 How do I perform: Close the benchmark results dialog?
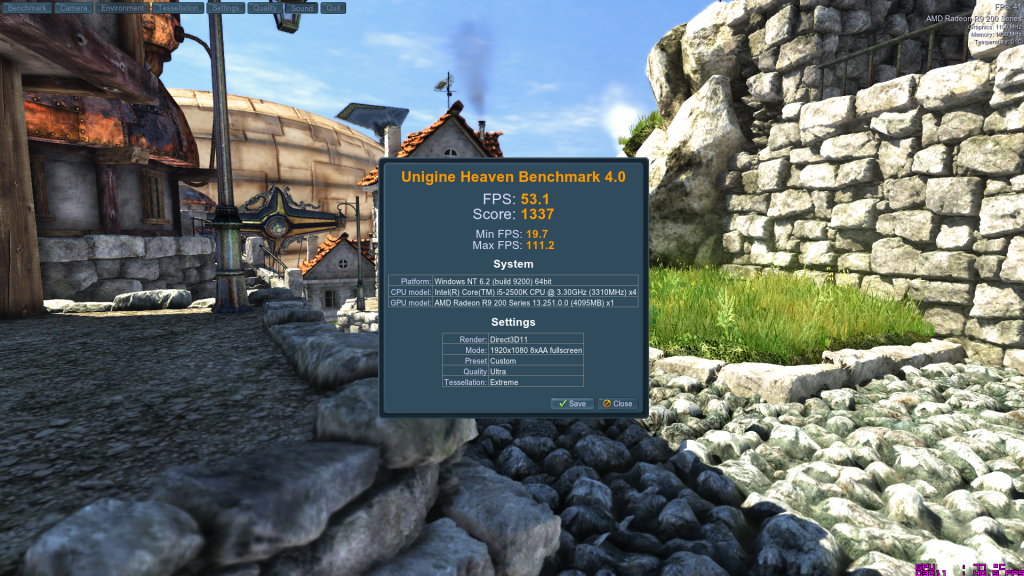pyautogui.click(x=617, y=404)
